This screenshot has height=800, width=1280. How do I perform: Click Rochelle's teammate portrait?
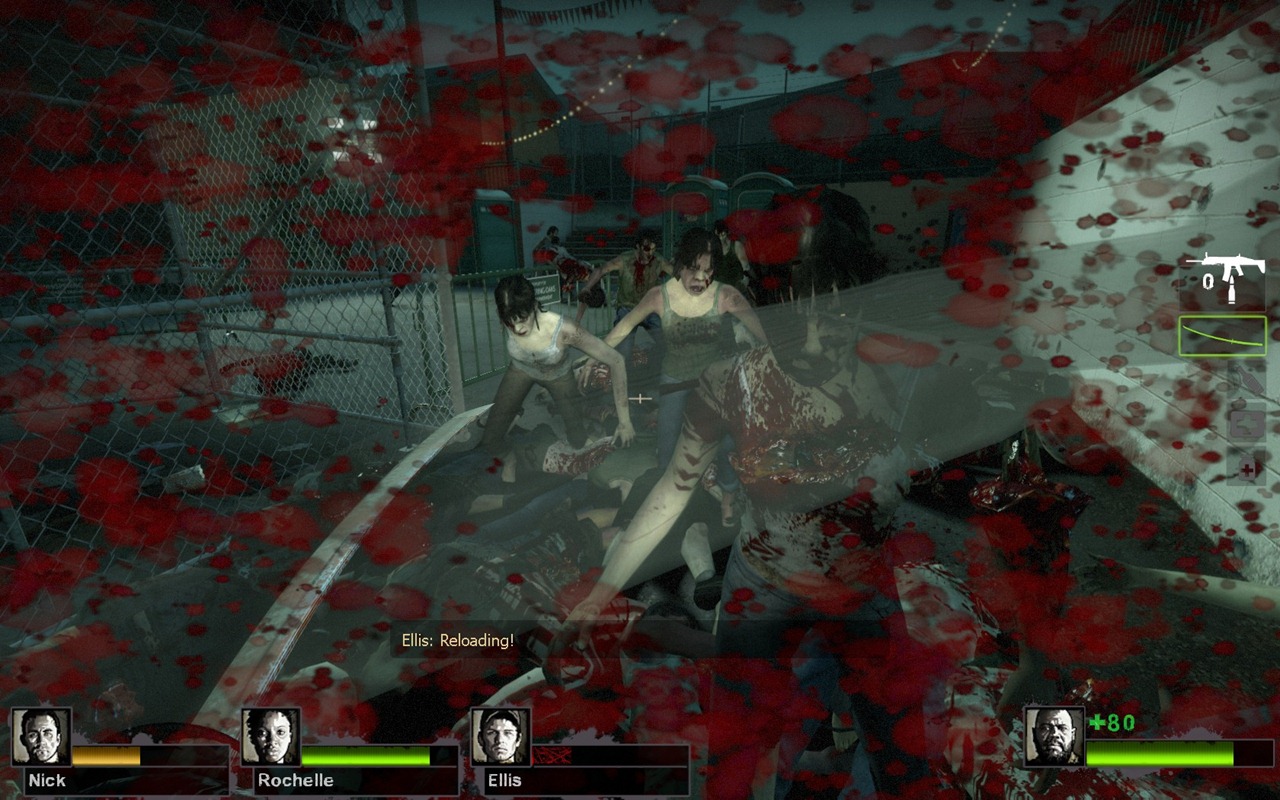coord(271,737)
